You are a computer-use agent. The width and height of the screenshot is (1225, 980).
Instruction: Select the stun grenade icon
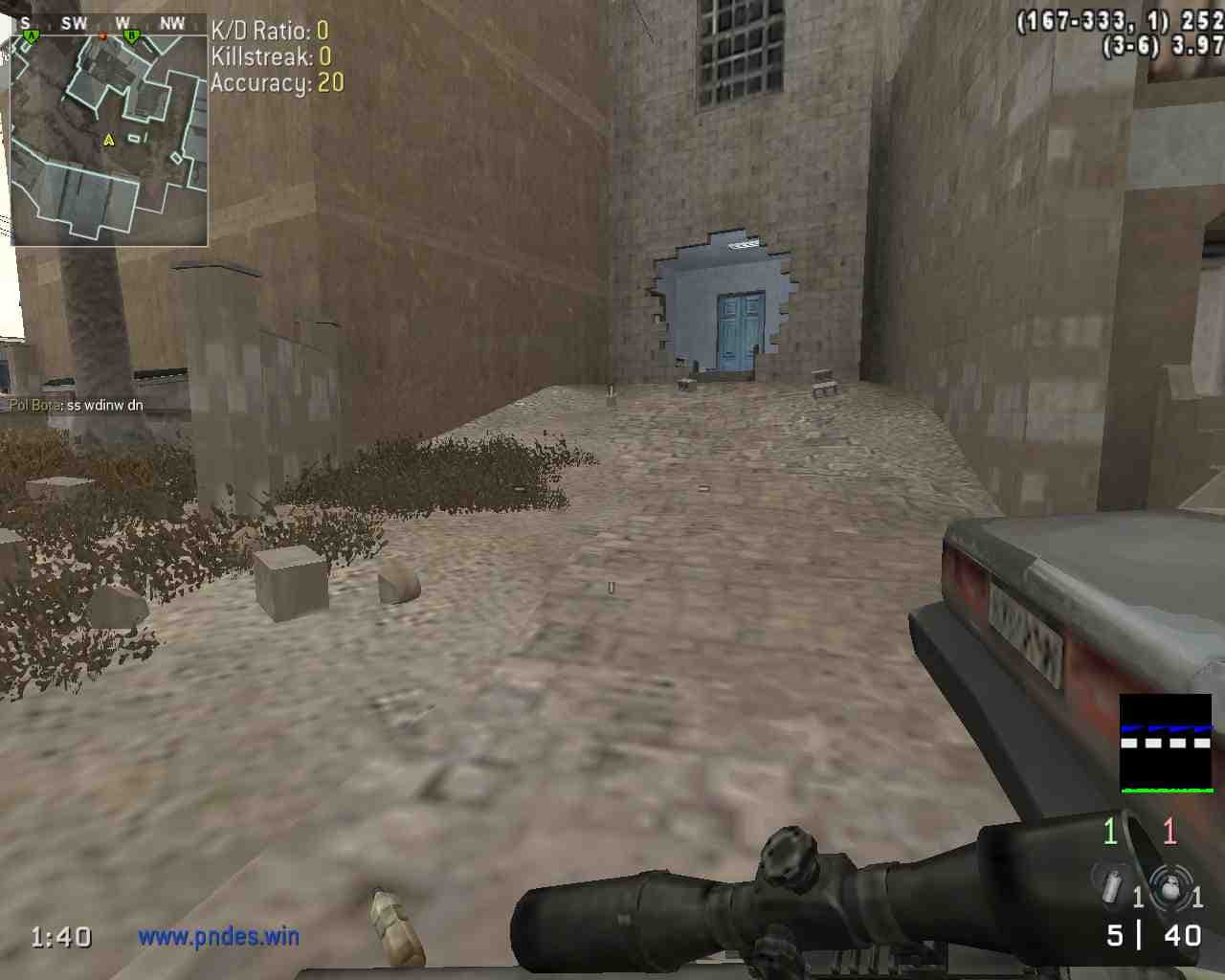click(x=1111, y=884)
